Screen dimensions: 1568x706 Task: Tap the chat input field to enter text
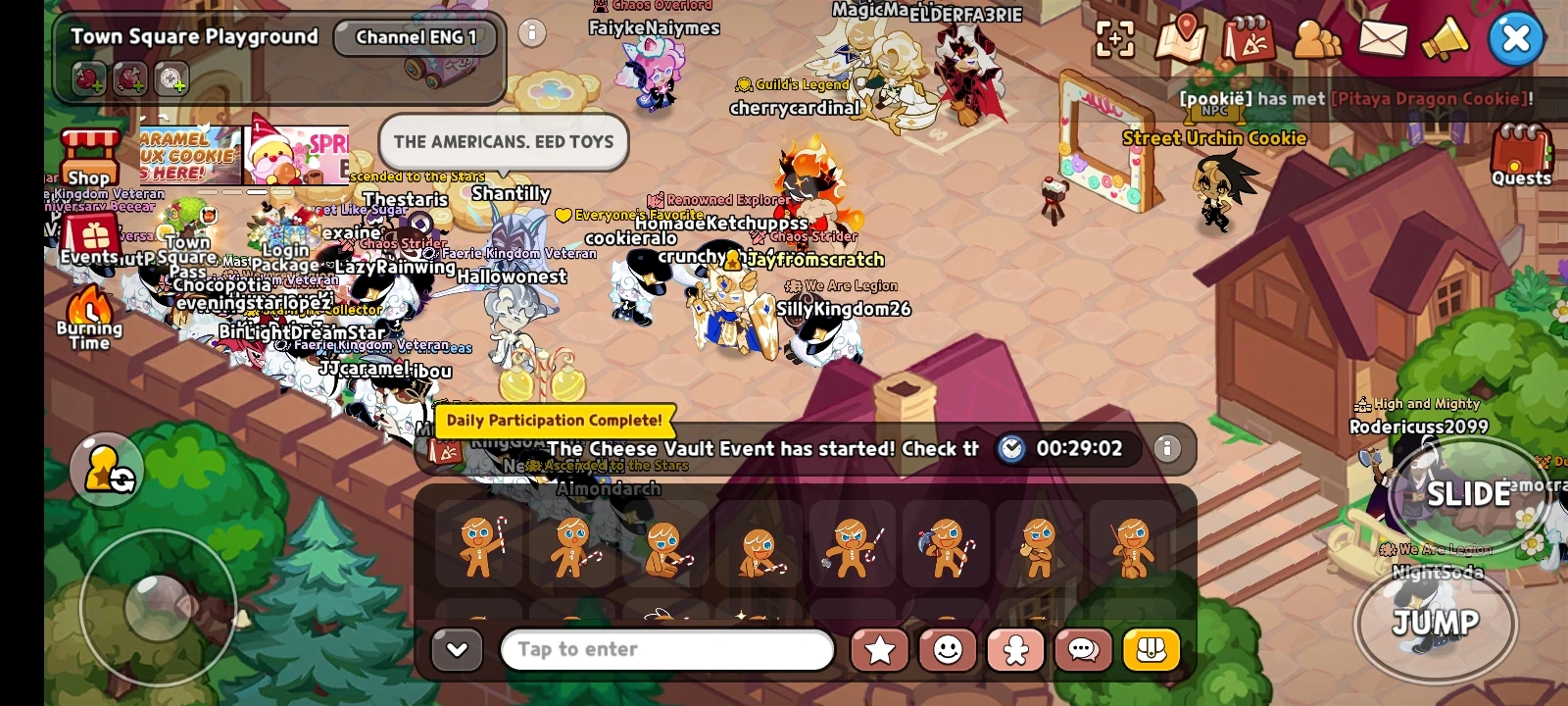666,650
